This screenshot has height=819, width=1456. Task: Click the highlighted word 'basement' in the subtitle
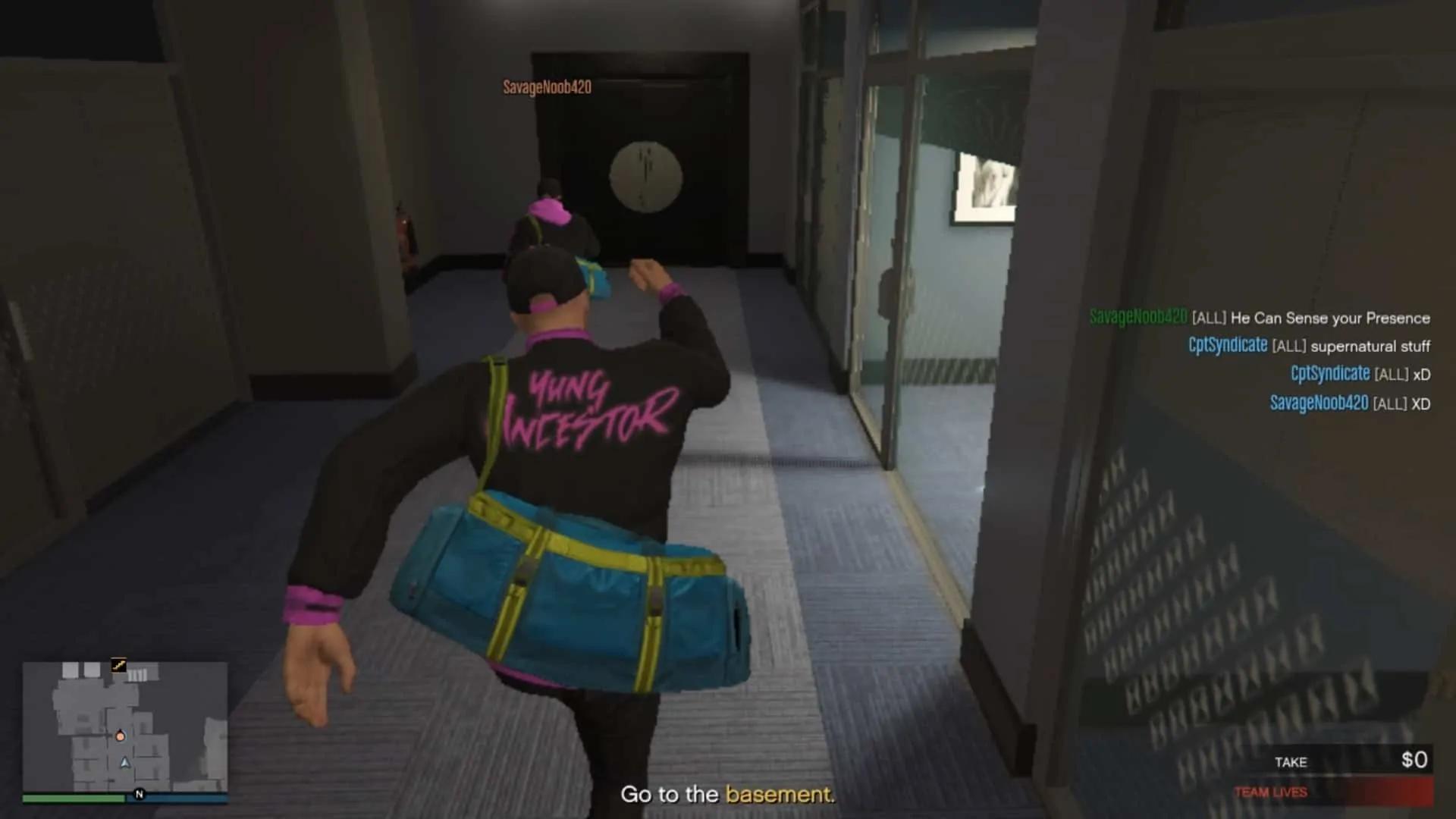781,795
